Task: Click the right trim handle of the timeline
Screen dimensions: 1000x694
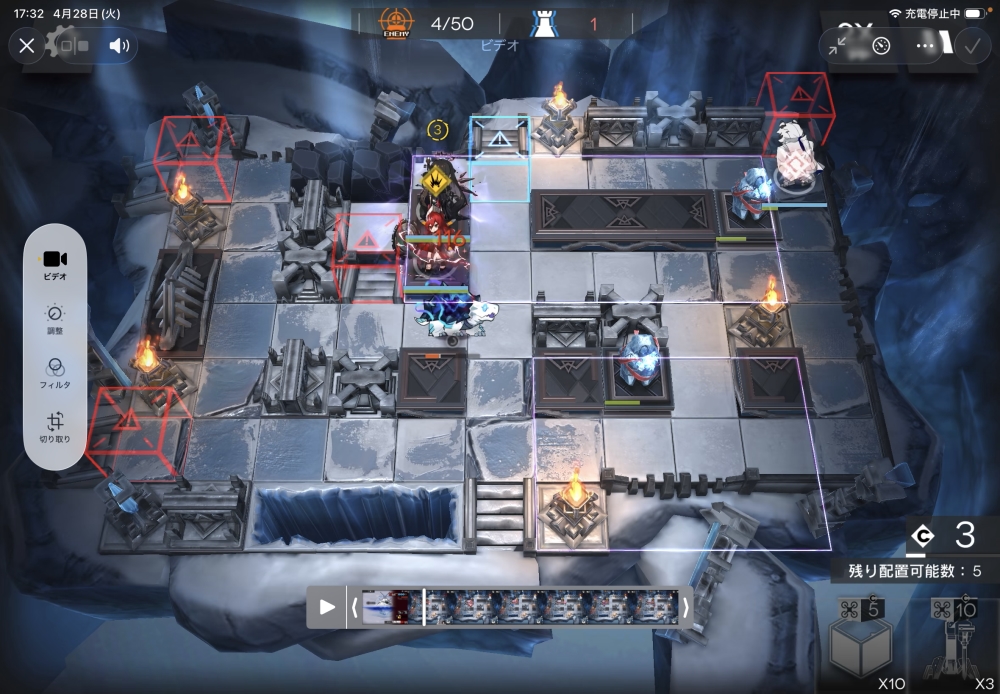Action: click(x=686, y=607)
